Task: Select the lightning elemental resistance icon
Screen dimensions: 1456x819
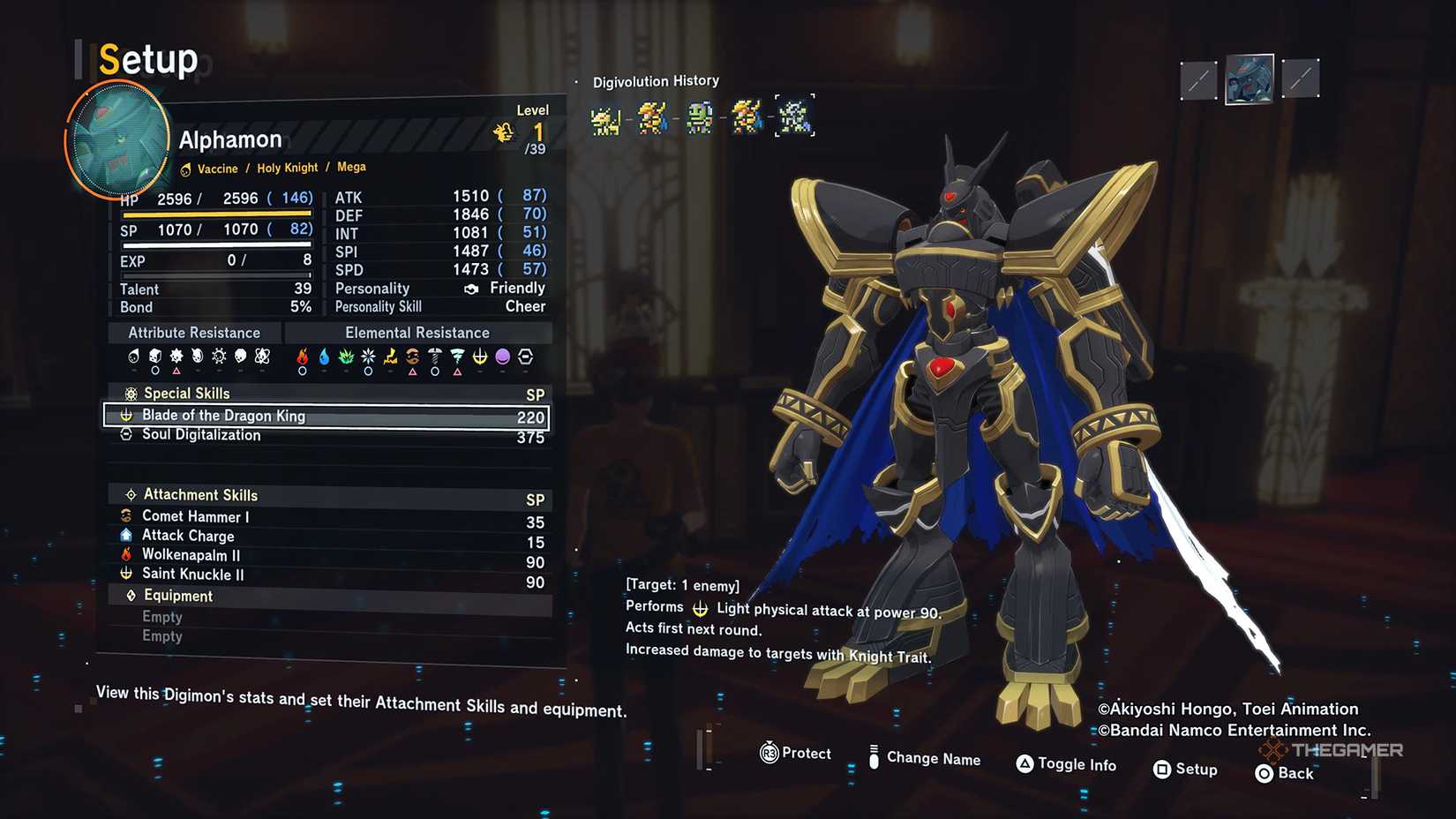Action: click(389, 357)
